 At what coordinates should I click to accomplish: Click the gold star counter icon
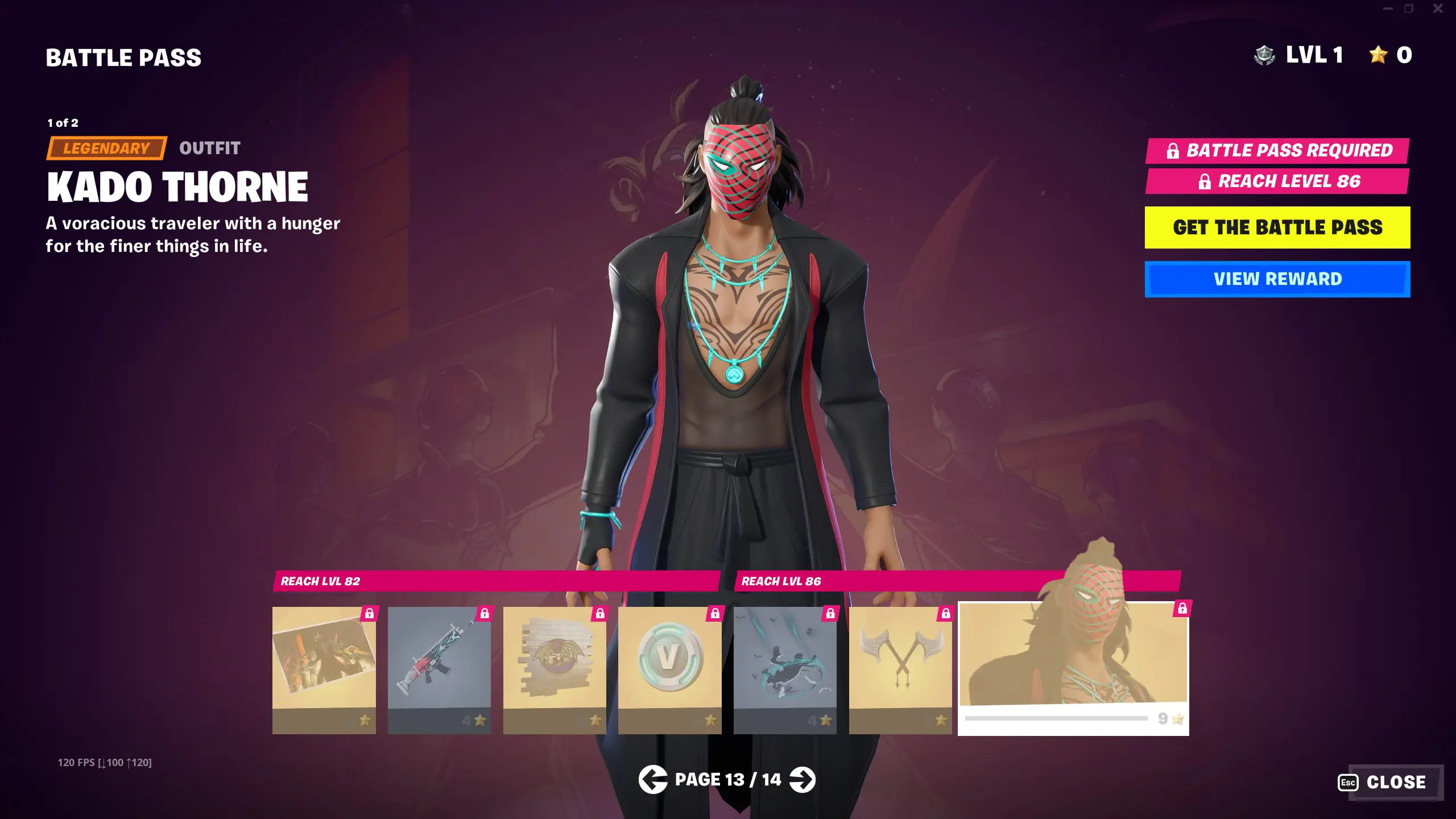(x=1379, y=55)
